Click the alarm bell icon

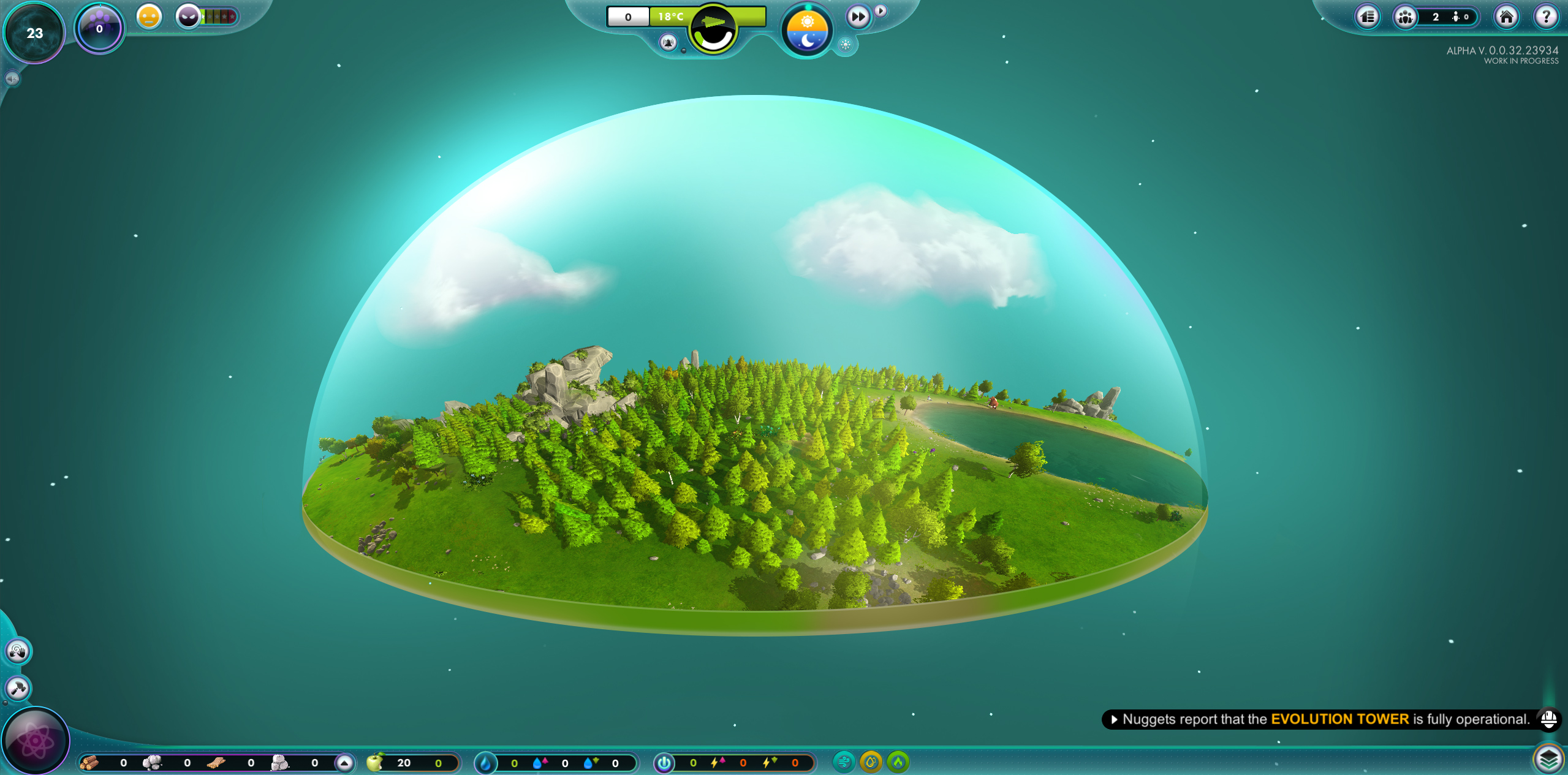click(668, 42)
